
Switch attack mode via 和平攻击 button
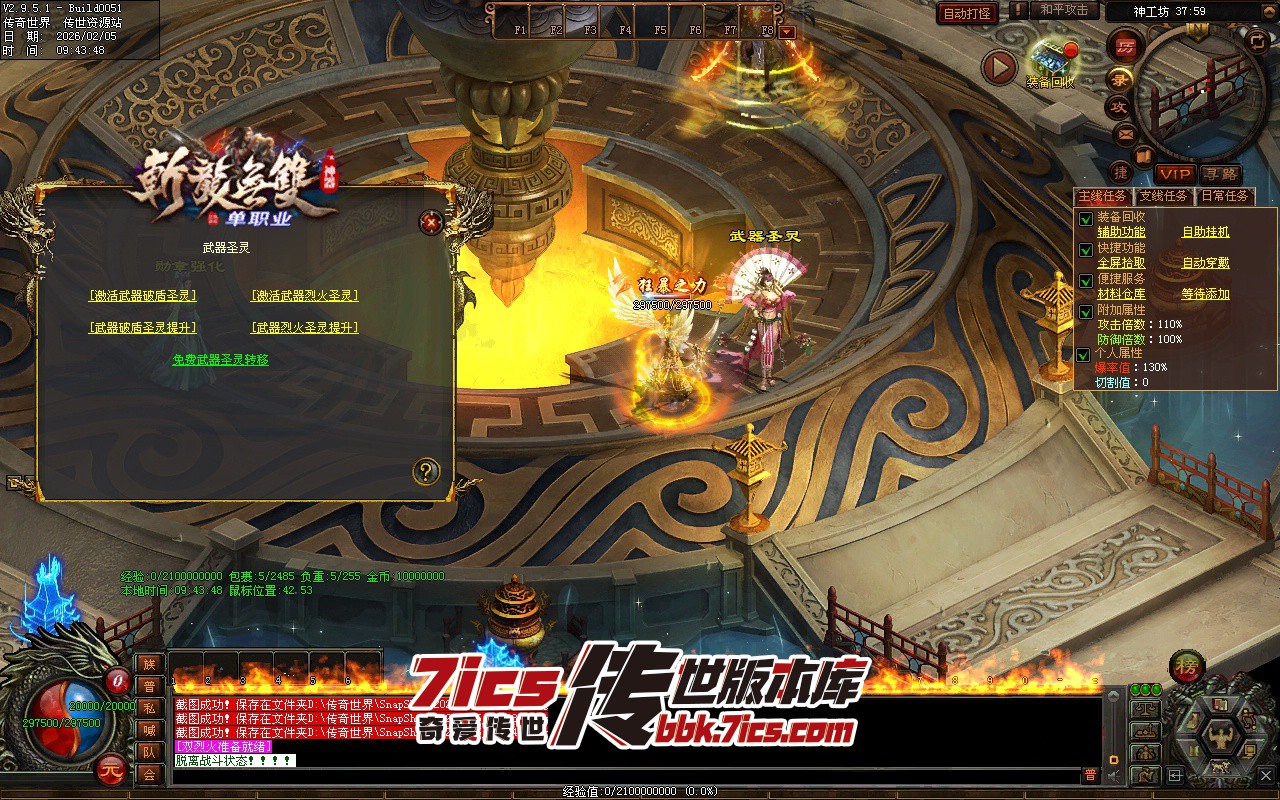tap(1064, 10)
